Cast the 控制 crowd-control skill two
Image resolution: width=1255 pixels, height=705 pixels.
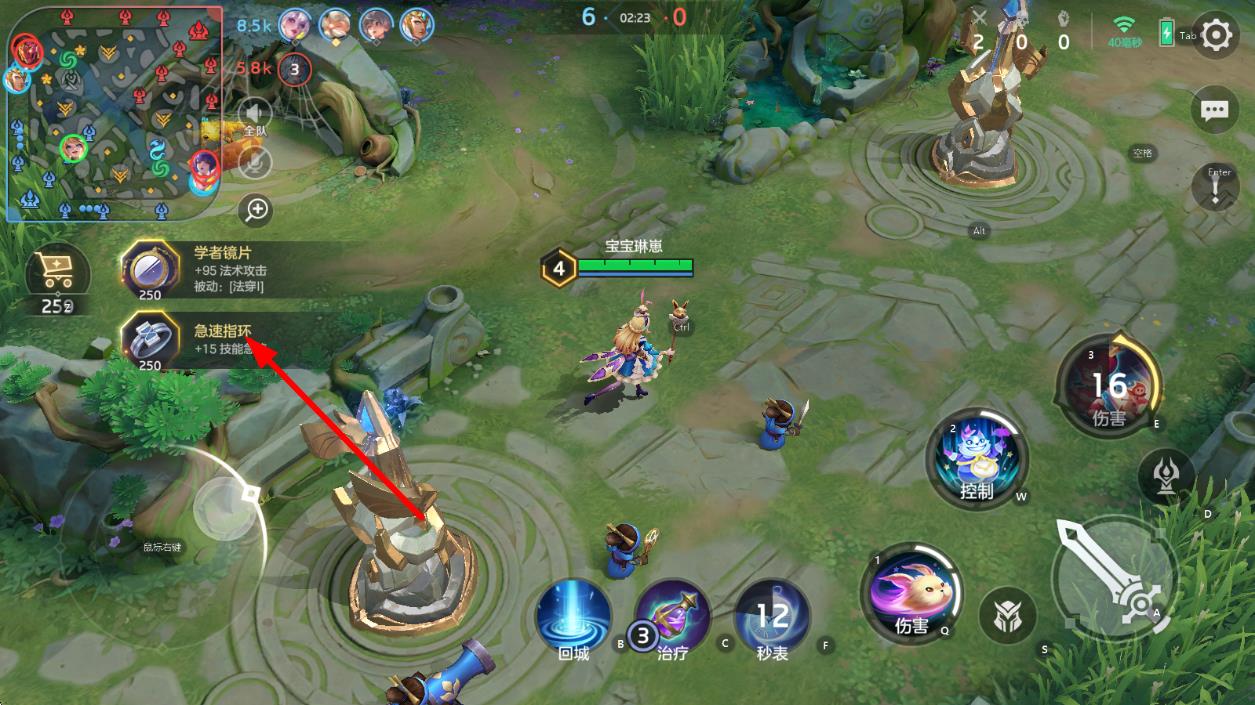tap(977, 459)
